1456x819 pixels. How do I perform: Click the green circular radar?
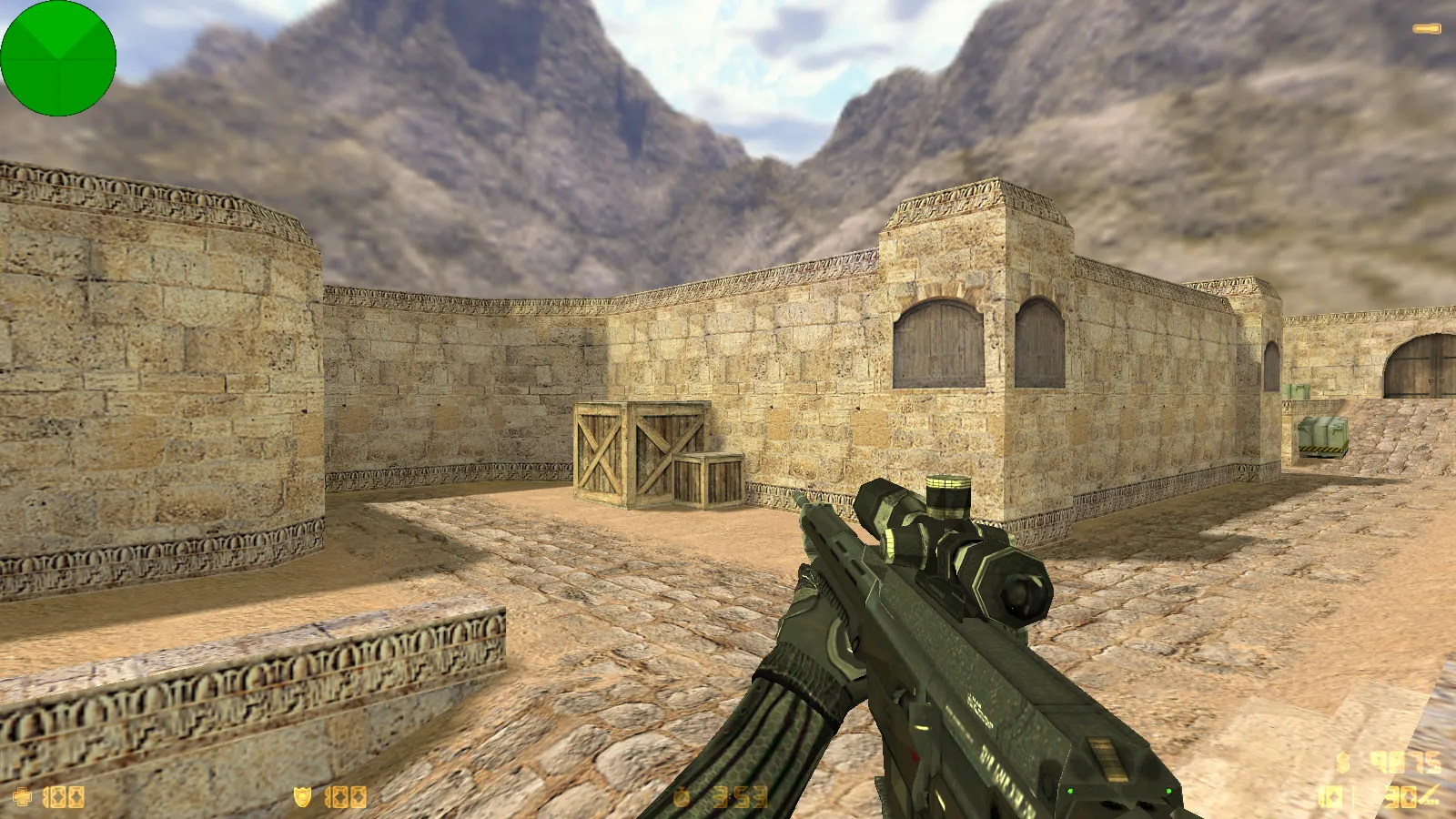click(x=58, y=58)
